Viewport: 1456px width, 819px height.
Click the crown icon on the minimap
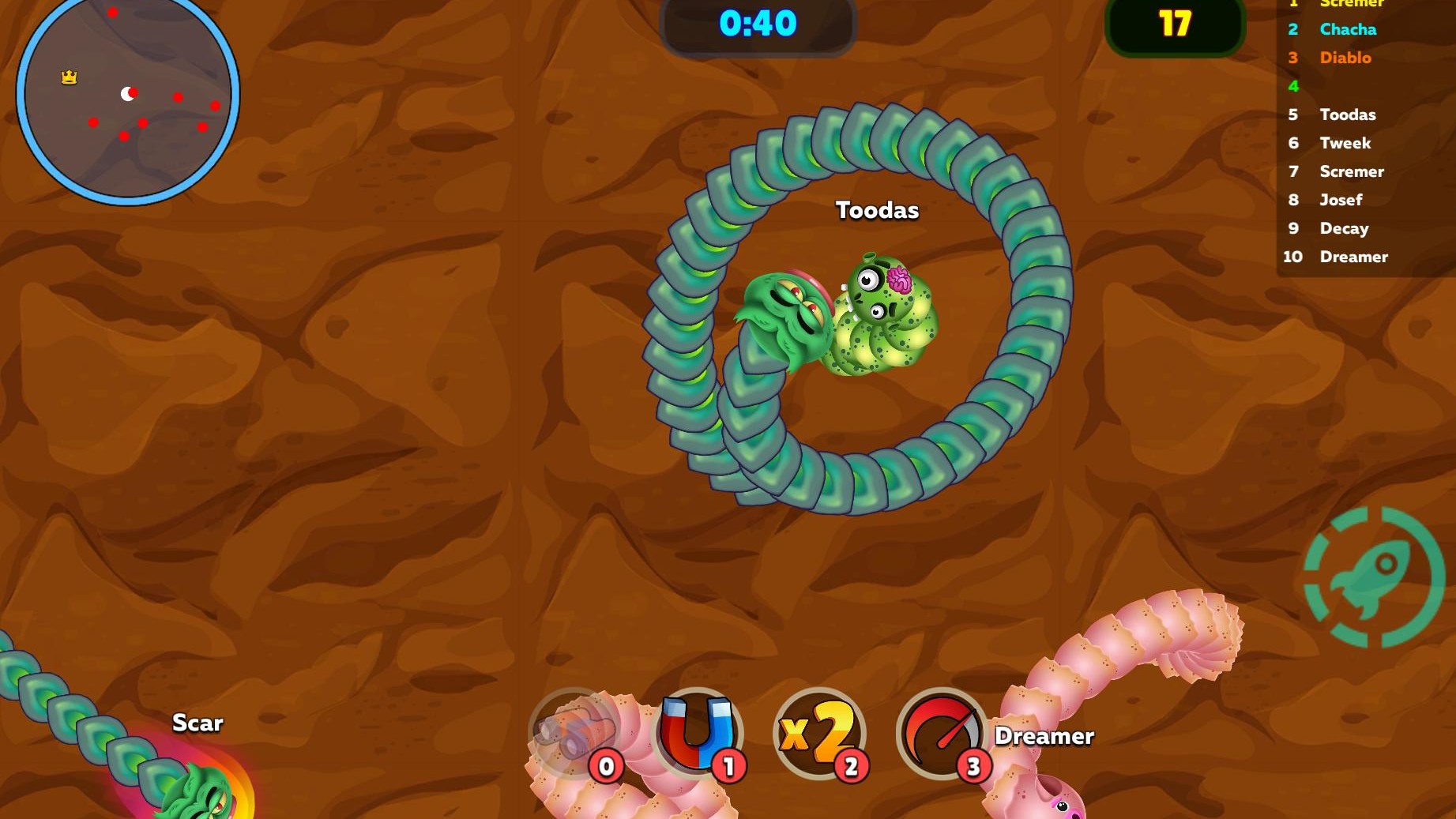[67, 77]
